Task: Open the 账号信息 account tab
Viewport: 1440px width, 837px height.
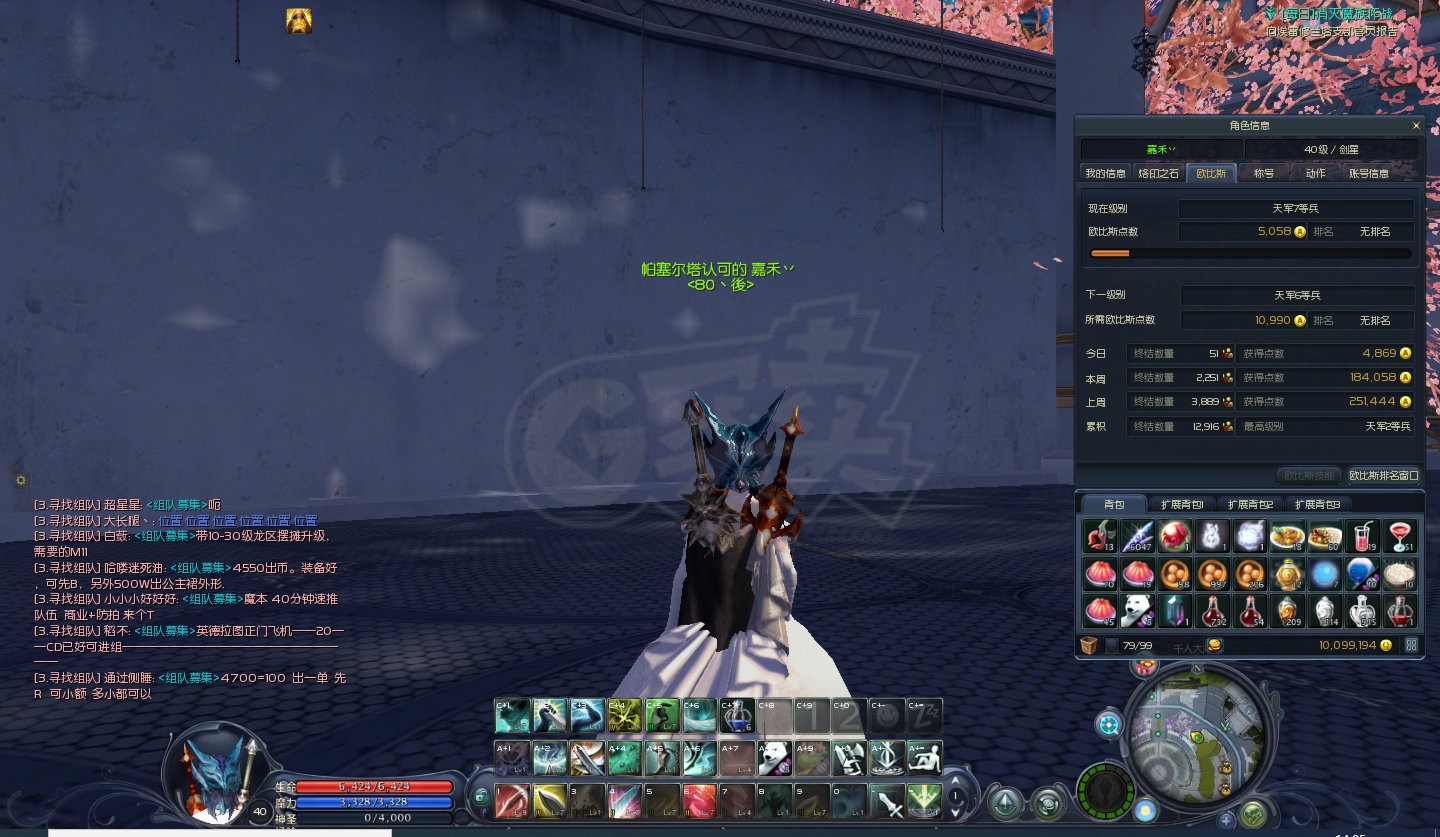Action: click(x=1368, y=173)
